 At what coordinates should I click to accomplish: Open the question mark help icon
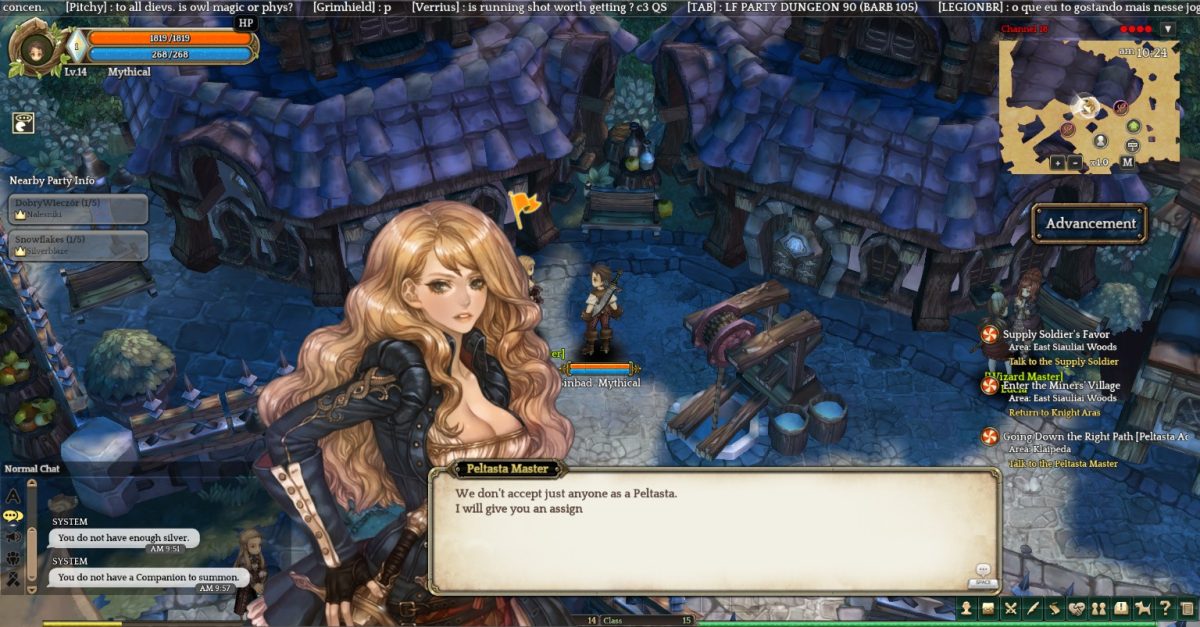pos(1165,608)
